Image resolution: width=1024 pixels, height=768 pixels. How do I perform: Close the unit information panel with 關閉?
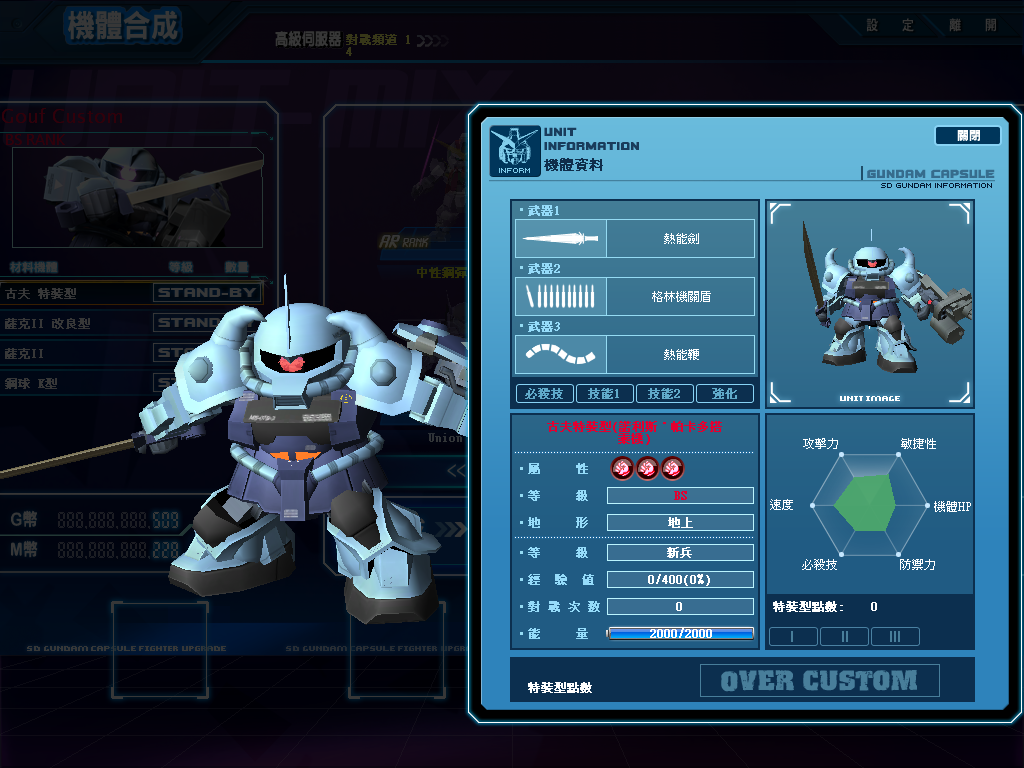(x=967, y=135)
